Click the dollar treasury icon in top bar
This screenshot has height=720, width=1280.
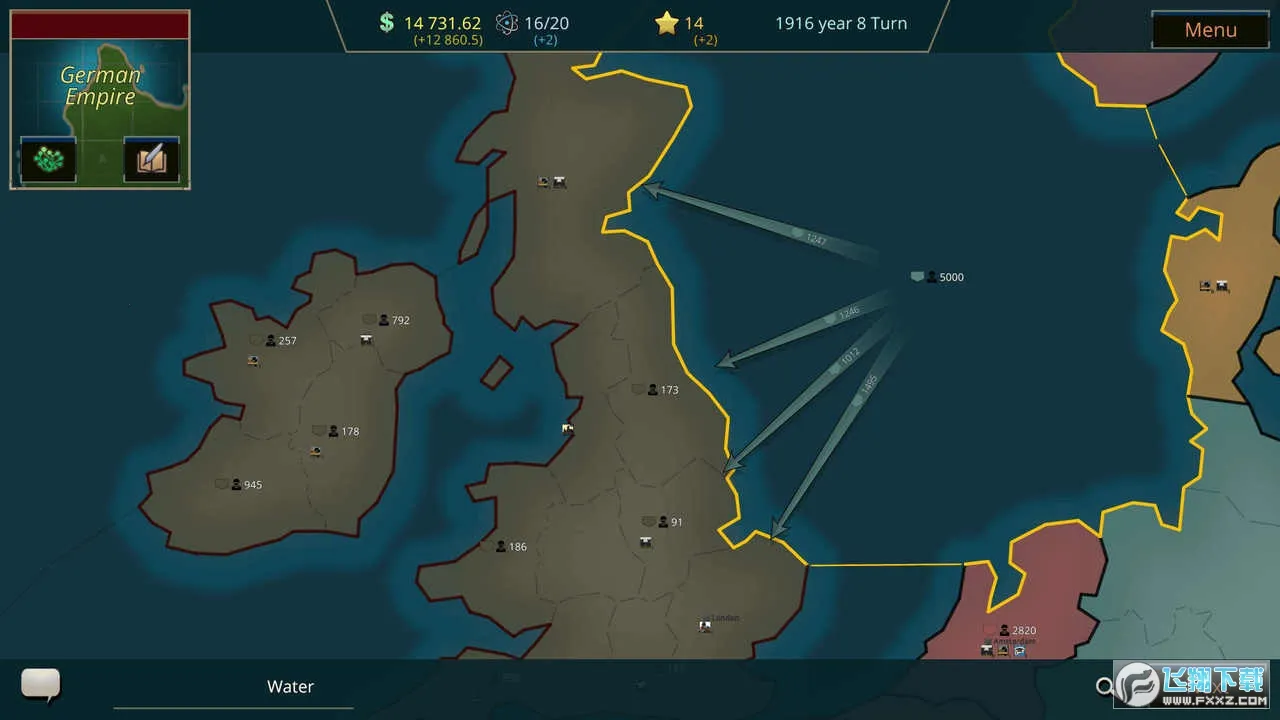pyautogui.click(x=385, y=22)
